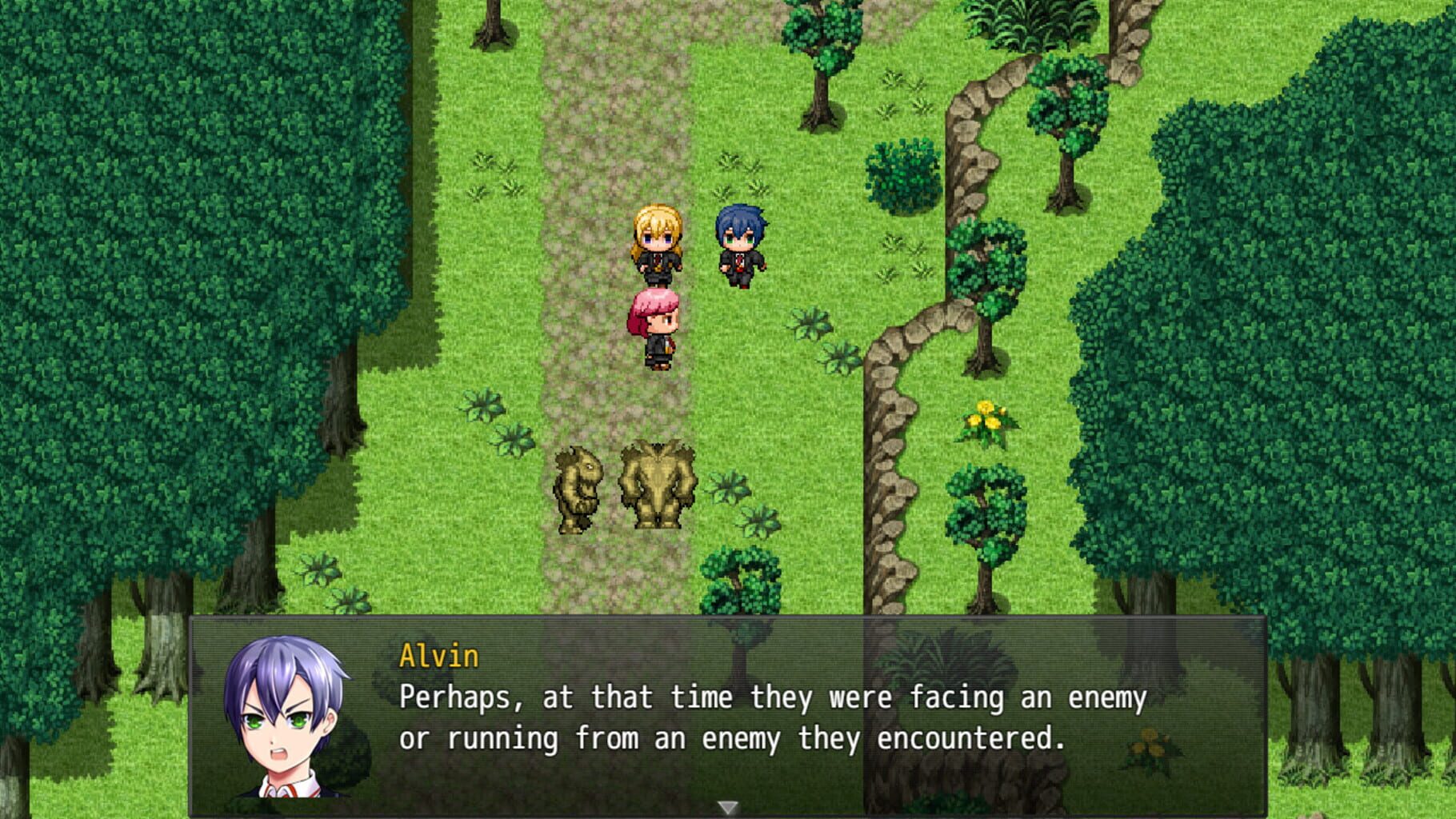Click the downward continue arrow indicator
This screenshot has width=1456, height=819.
coord(726,809)
